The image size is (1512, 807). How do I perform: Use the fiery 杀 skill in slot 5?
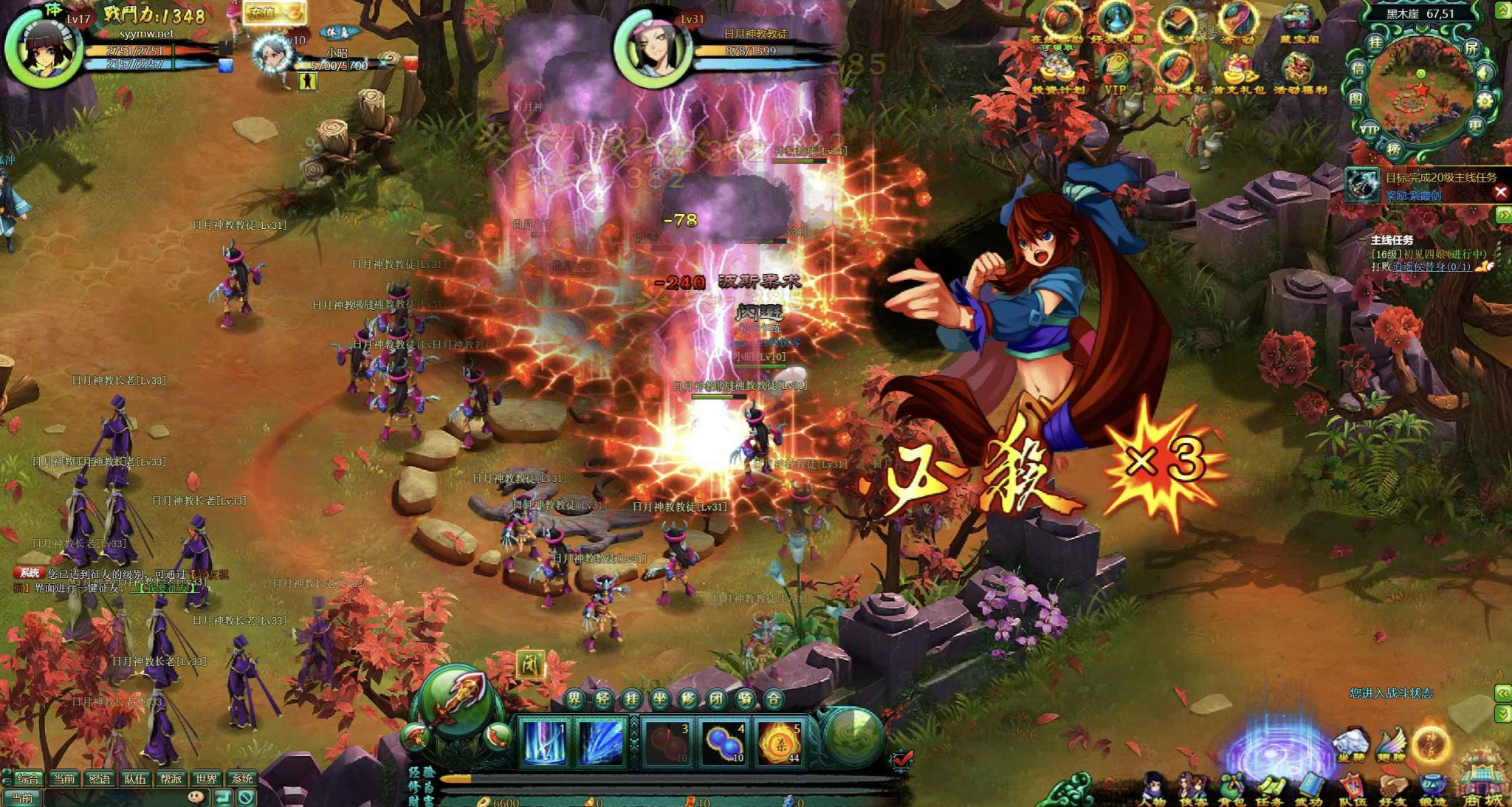click(x=780, y=742)
